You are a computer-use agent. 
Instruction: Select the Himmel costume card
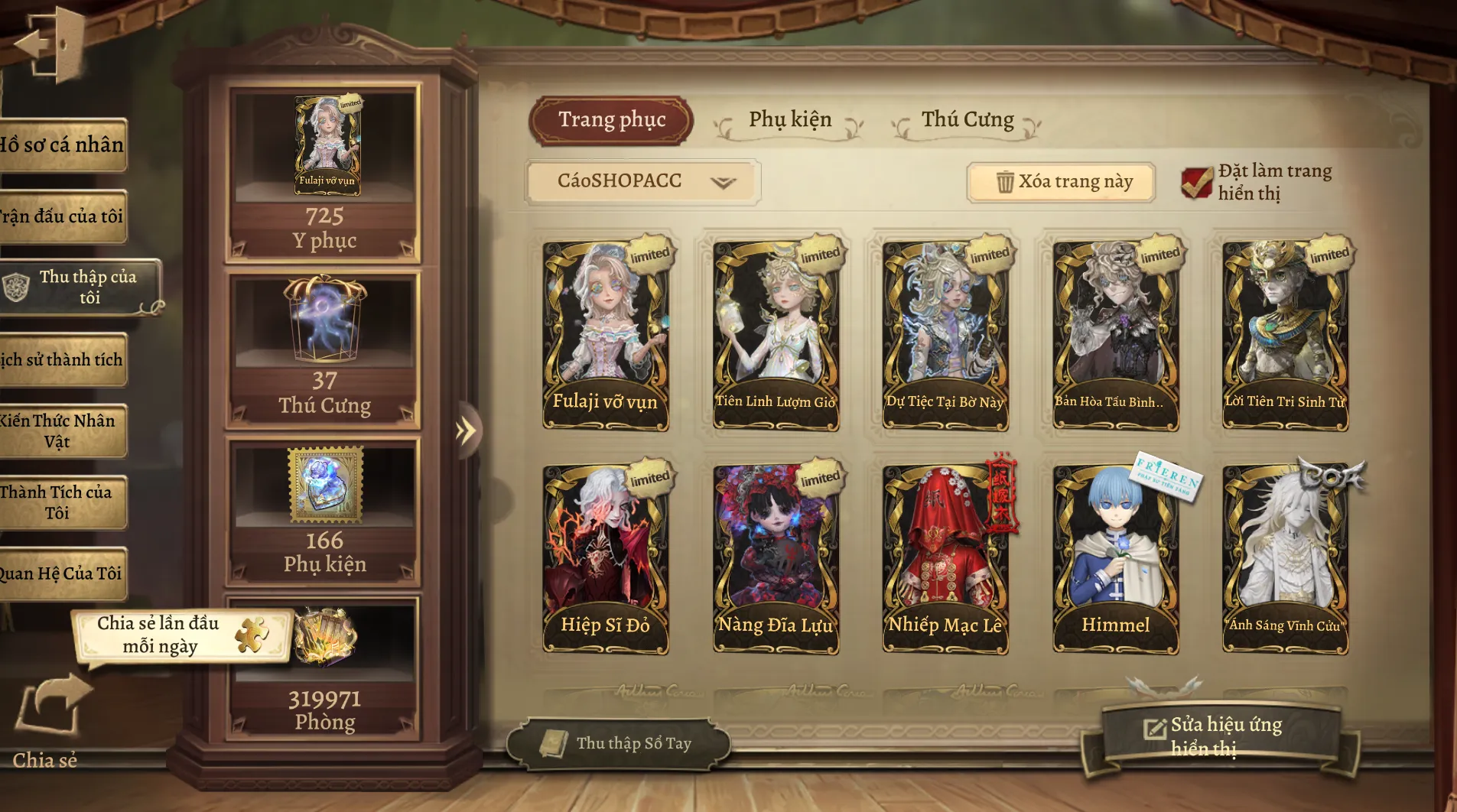pos(1116,558)
